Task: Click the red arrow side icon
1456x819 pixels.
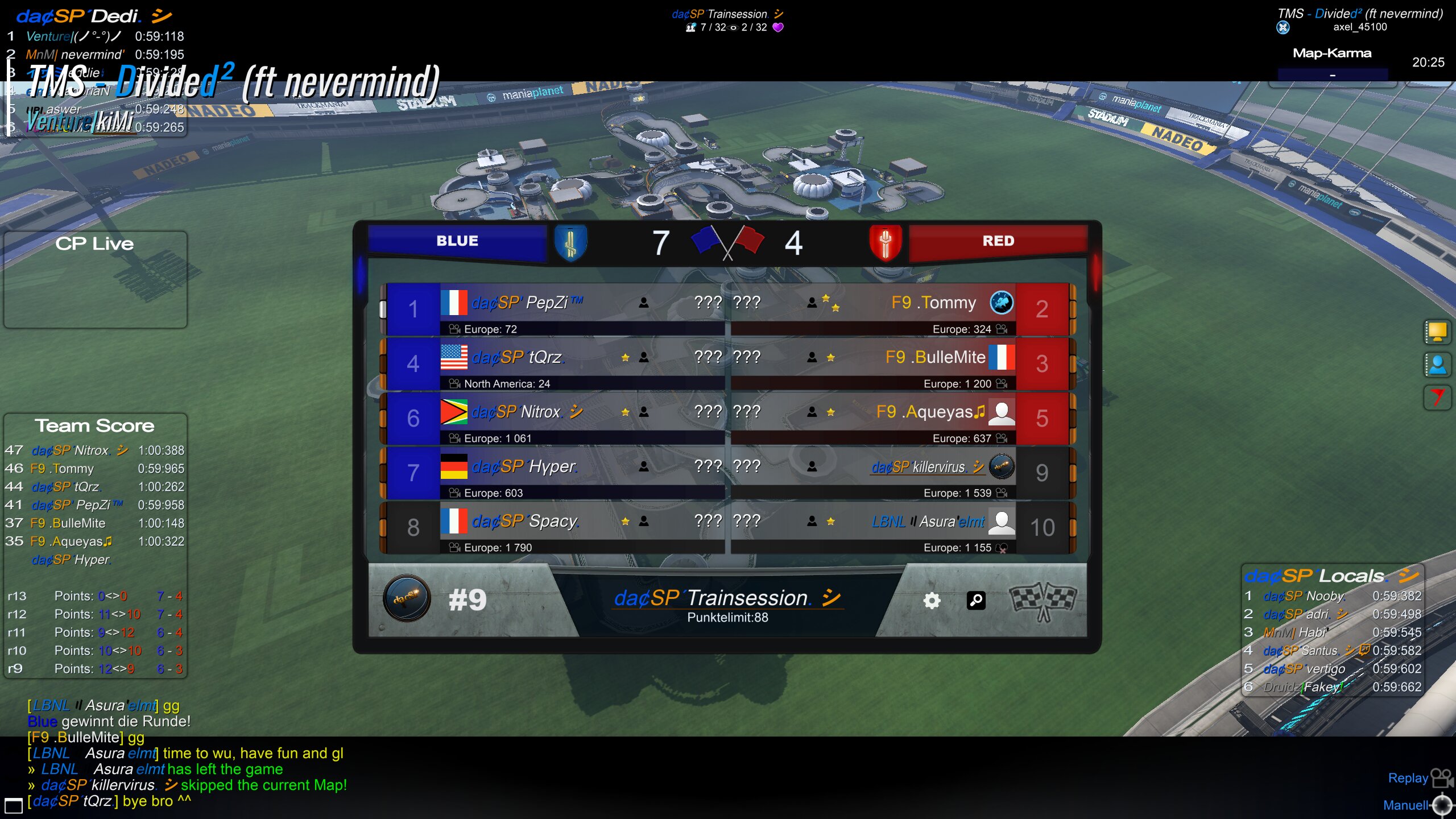Action: (x=1437, y=397)
